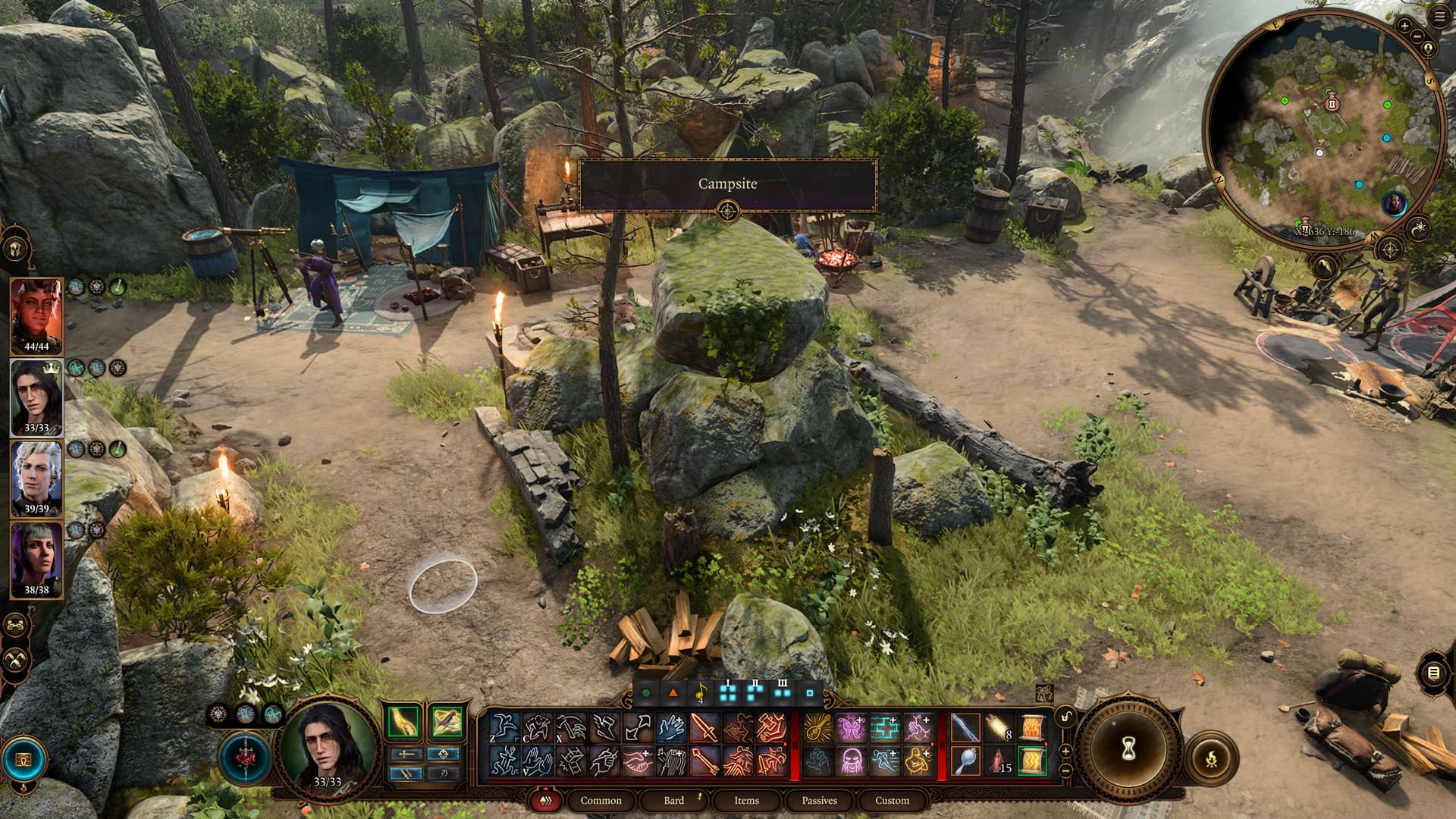Image resolution: width=1456 pixels, height=819 pixels.
Task: Zoom in on the minimap
Action: 1404,26
